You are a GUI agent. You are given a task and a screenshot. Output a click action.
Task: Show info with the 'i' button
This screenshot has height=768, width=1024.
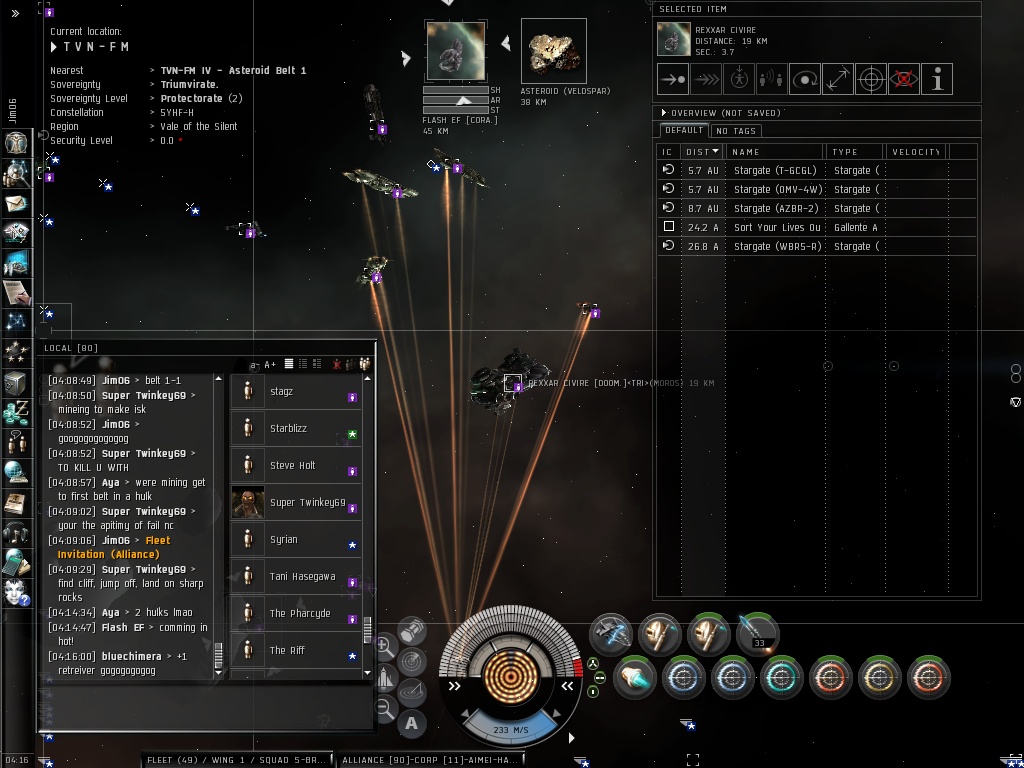tap(937, 79)
